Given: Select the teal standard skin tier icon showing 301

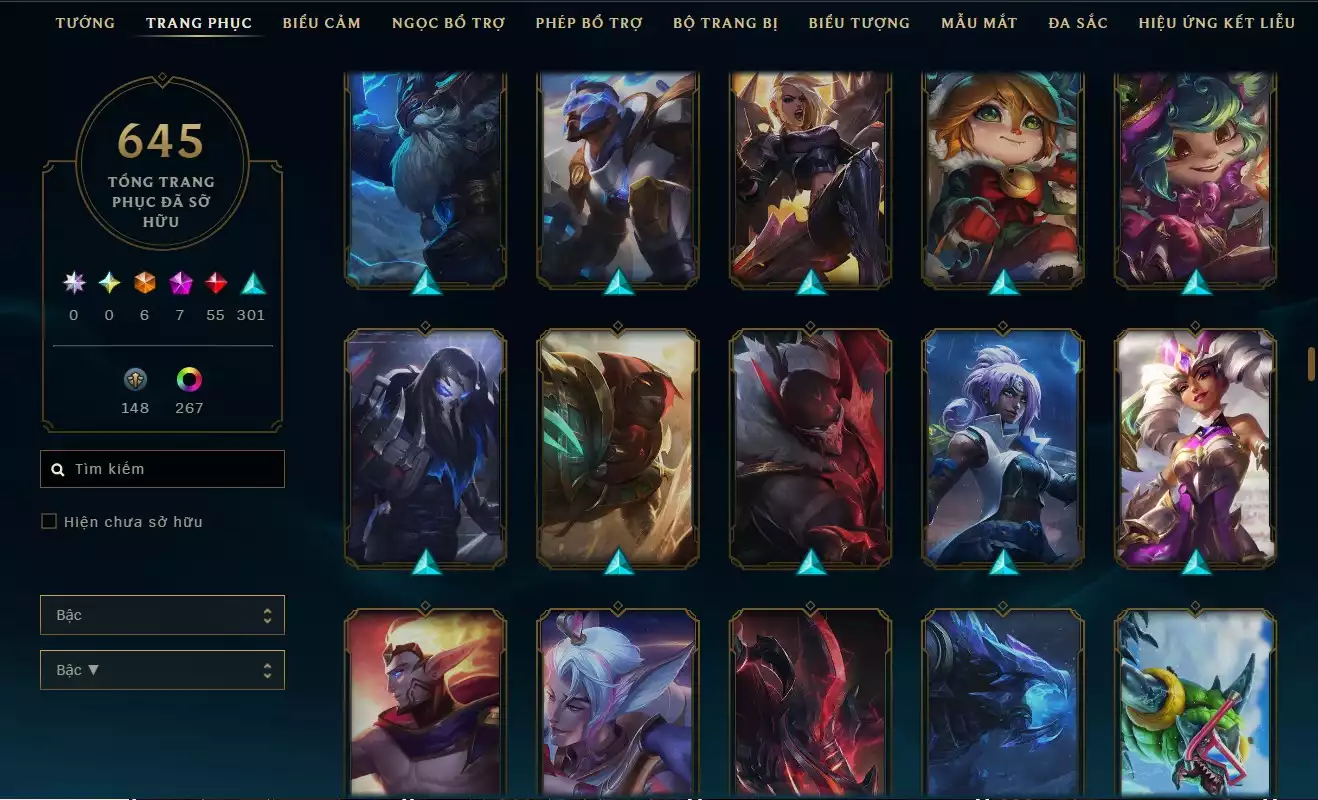Looking at the screenshot, I should [251, 283].
